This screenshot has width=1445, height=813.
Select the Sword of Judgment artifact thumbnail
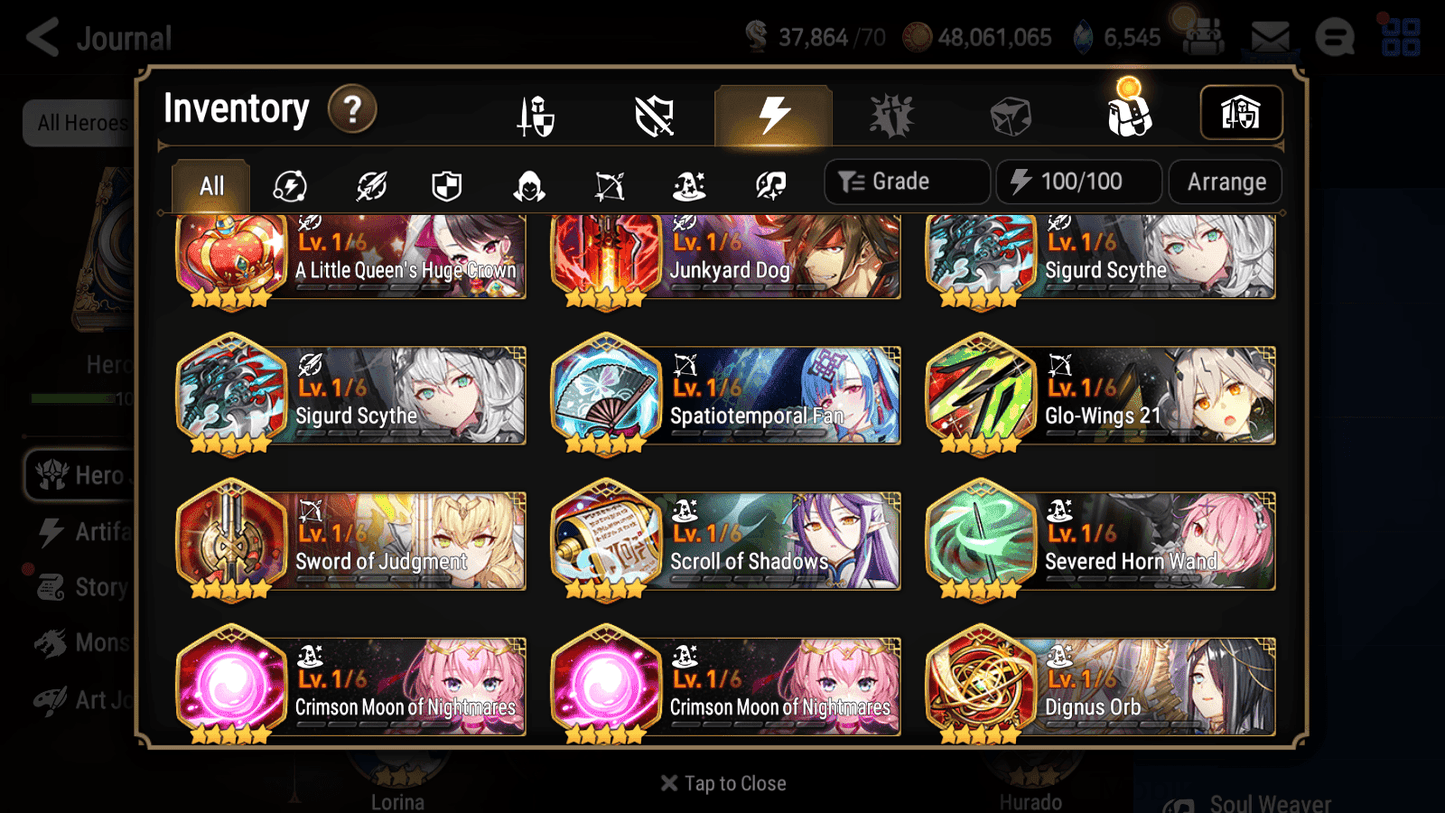click(232, 540)
